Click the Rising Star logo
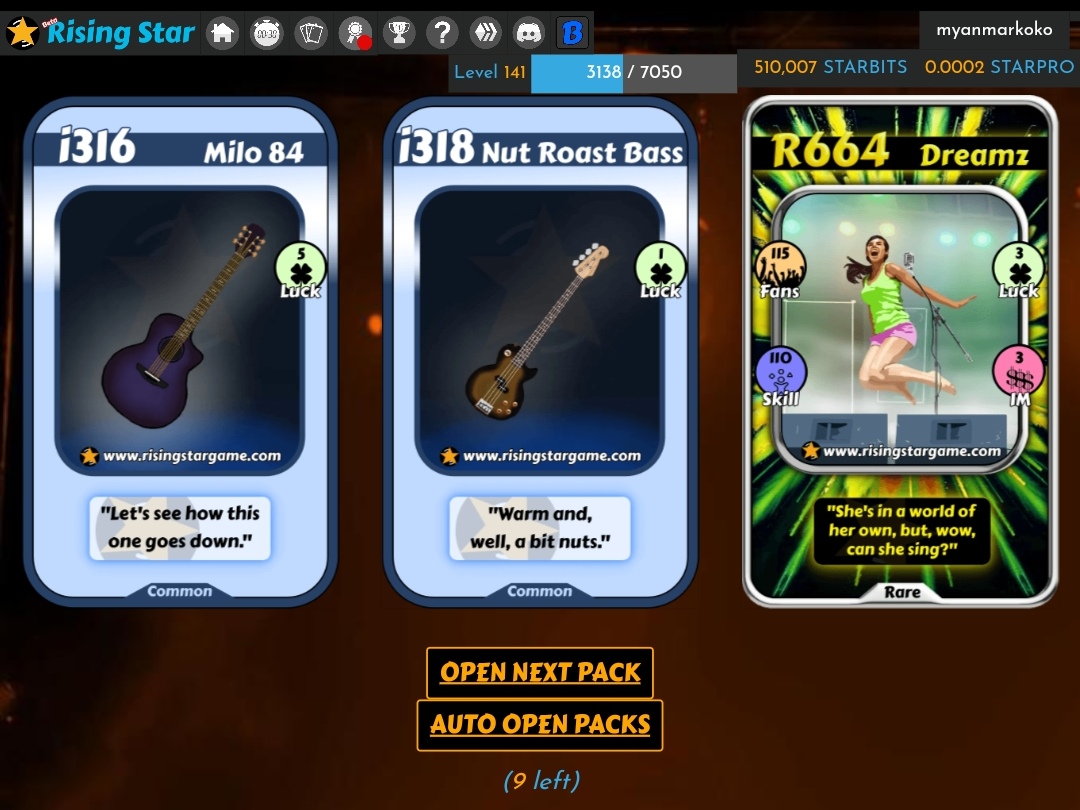 [100, 33]
